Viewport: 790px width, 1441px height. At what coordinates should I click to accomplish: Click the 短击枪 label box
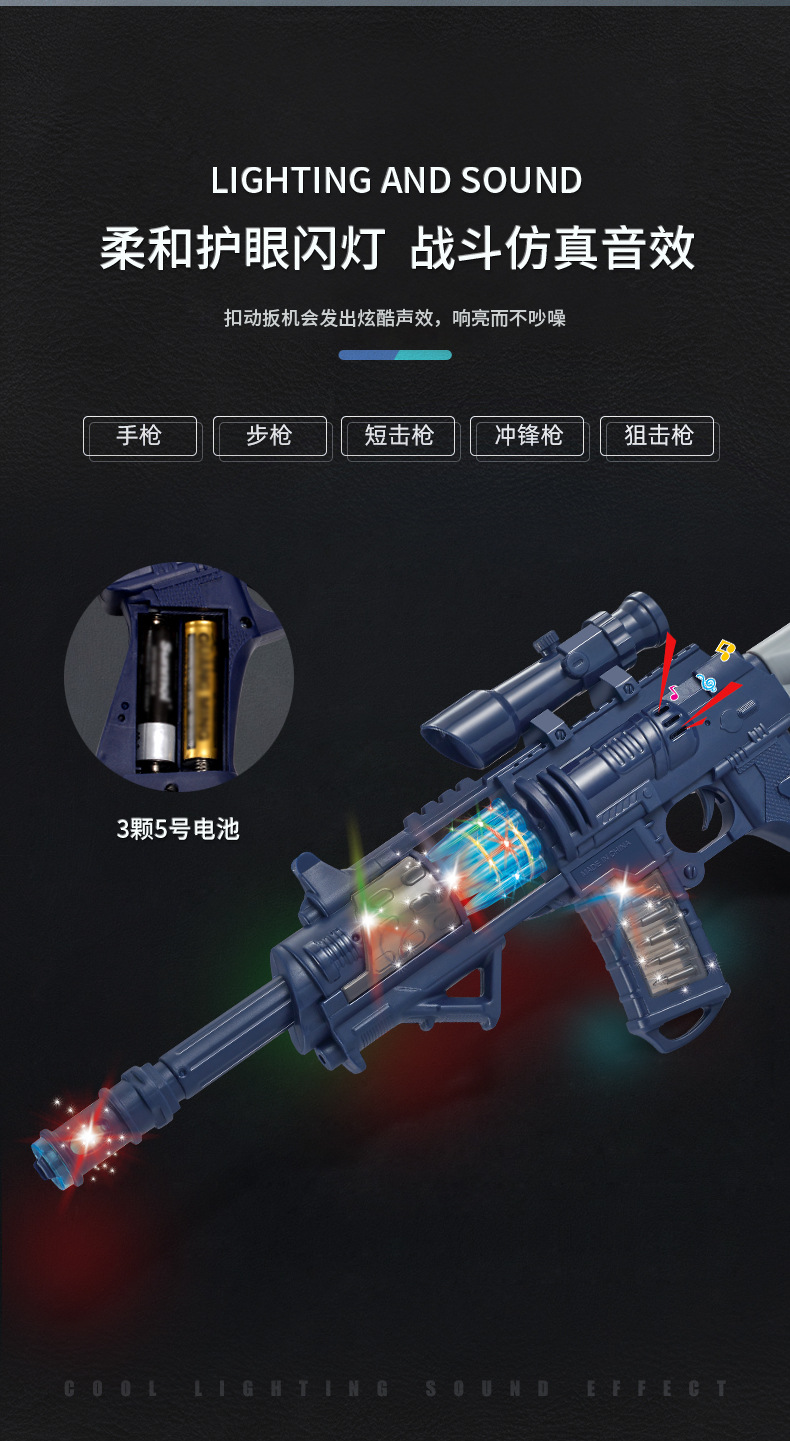398,436
